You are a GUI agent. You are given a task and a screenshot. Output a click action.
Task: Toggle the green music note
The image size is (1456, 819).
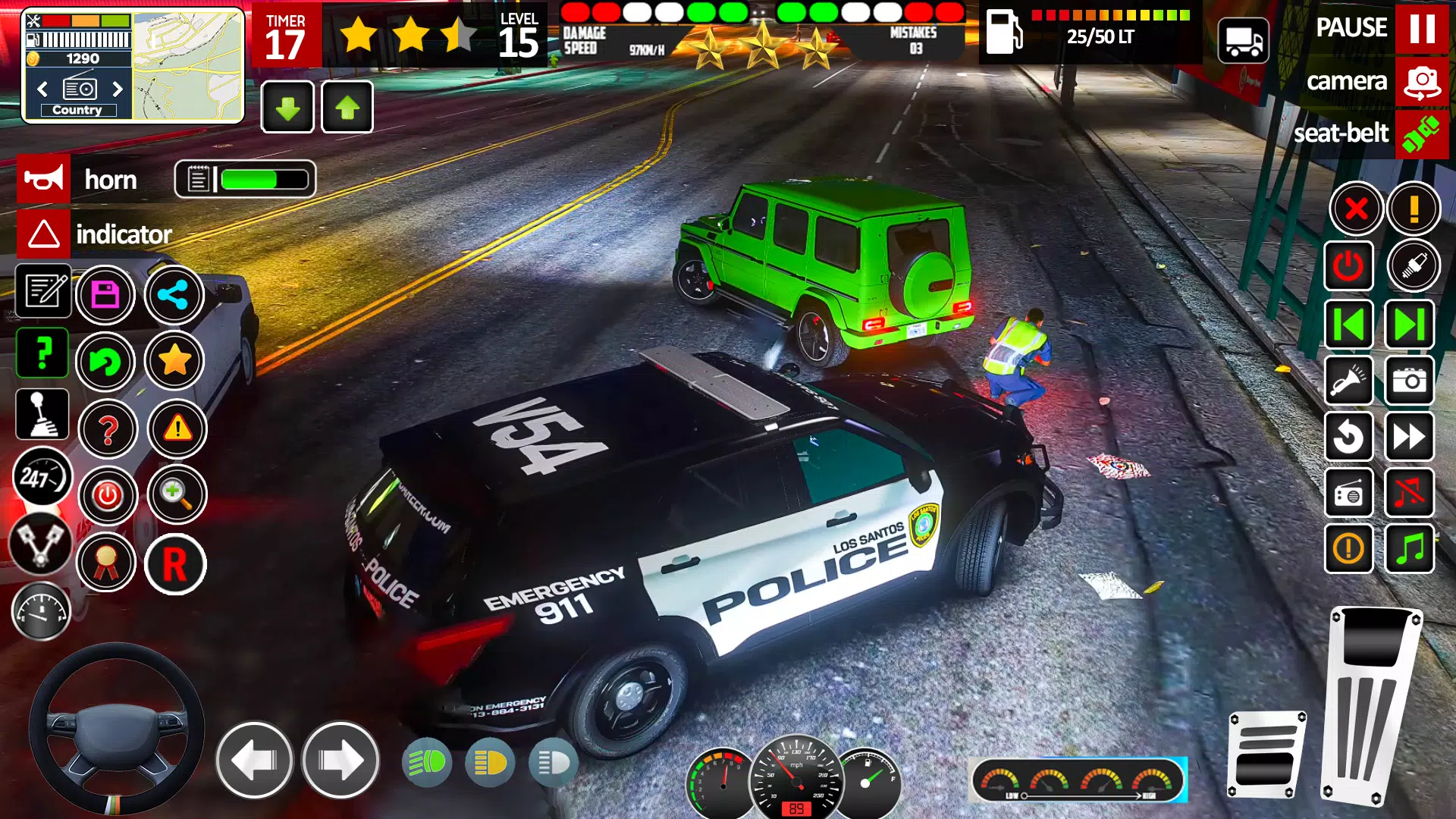(x=1410, y=548)
